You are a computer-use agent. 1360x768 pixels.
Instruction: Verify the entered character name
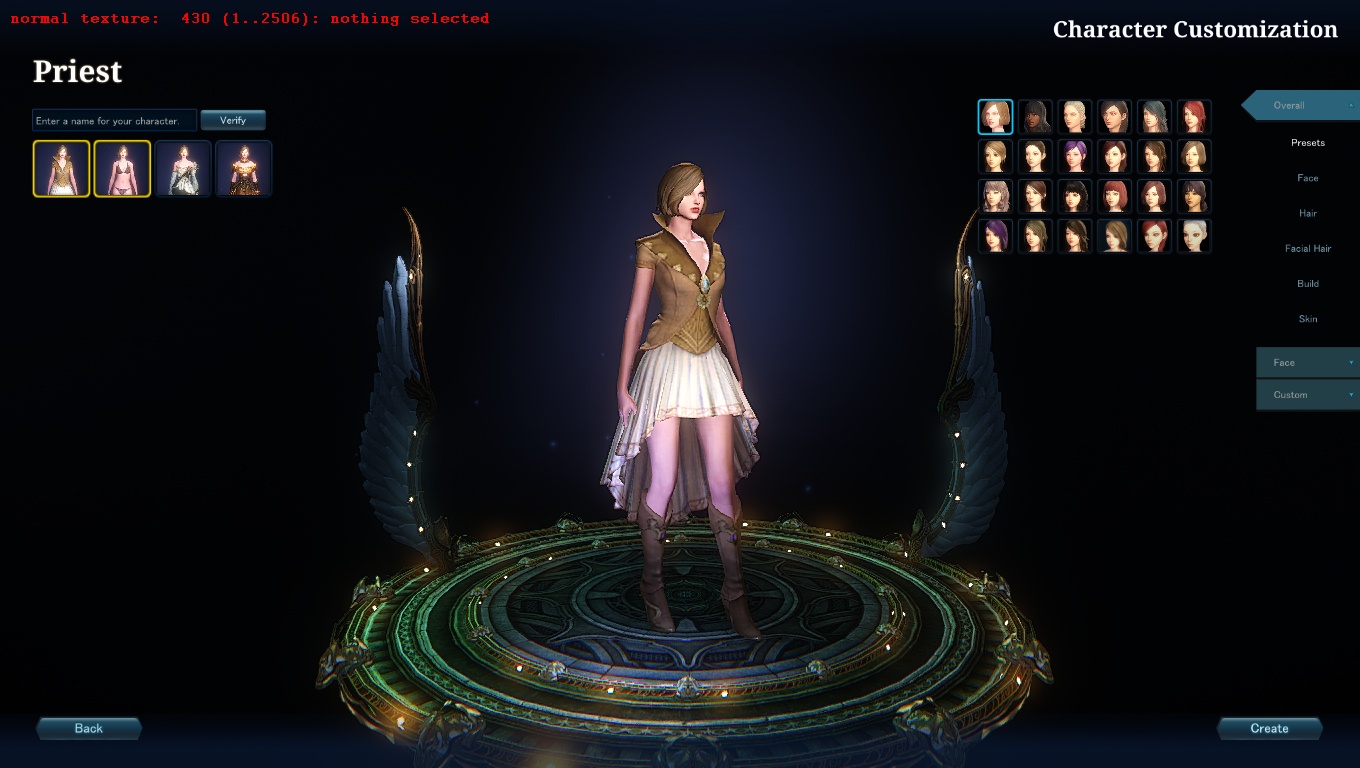(233, 120)
